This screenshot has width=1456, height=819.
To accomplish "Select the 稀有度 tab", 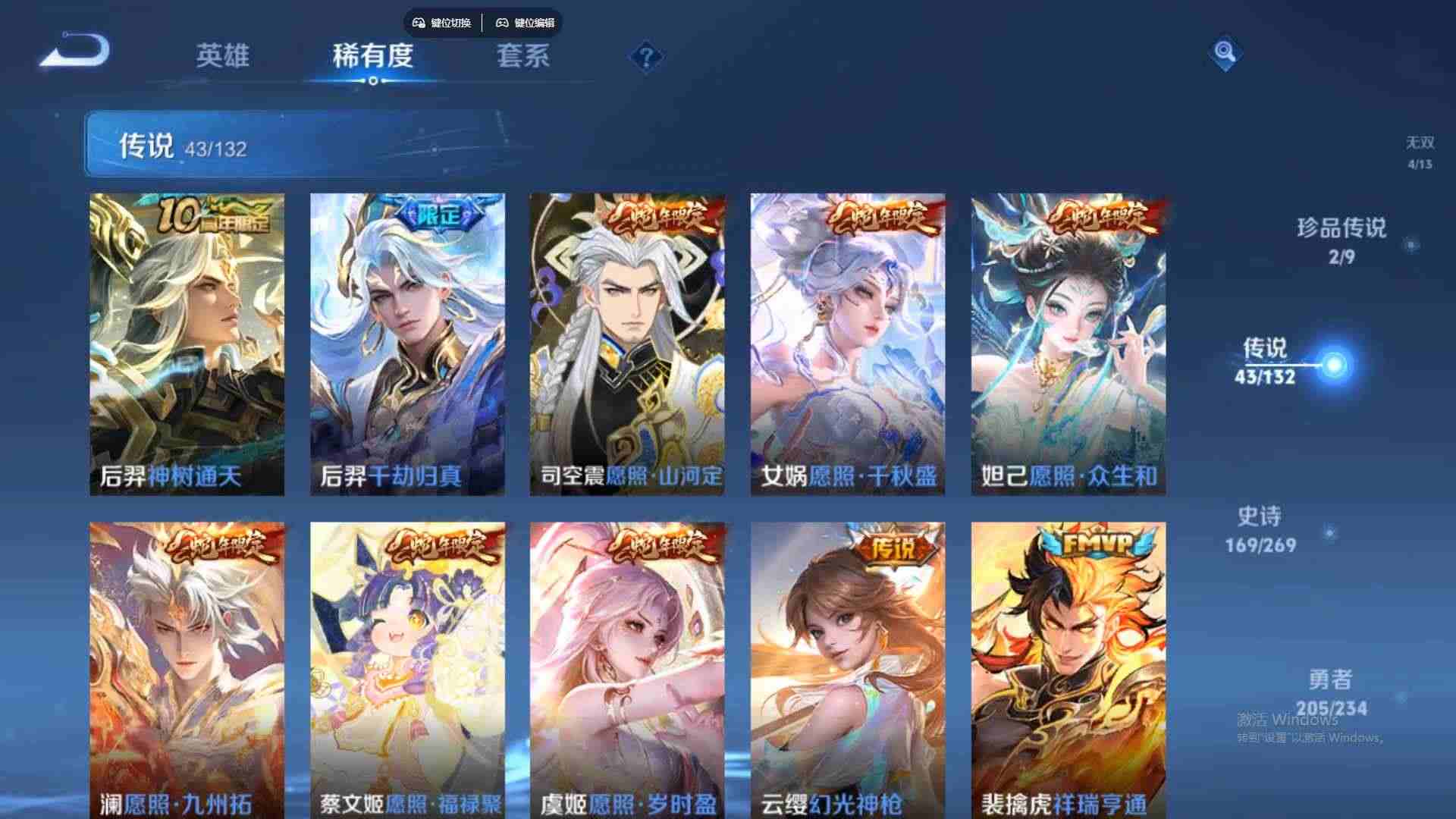I will [372, 57].
